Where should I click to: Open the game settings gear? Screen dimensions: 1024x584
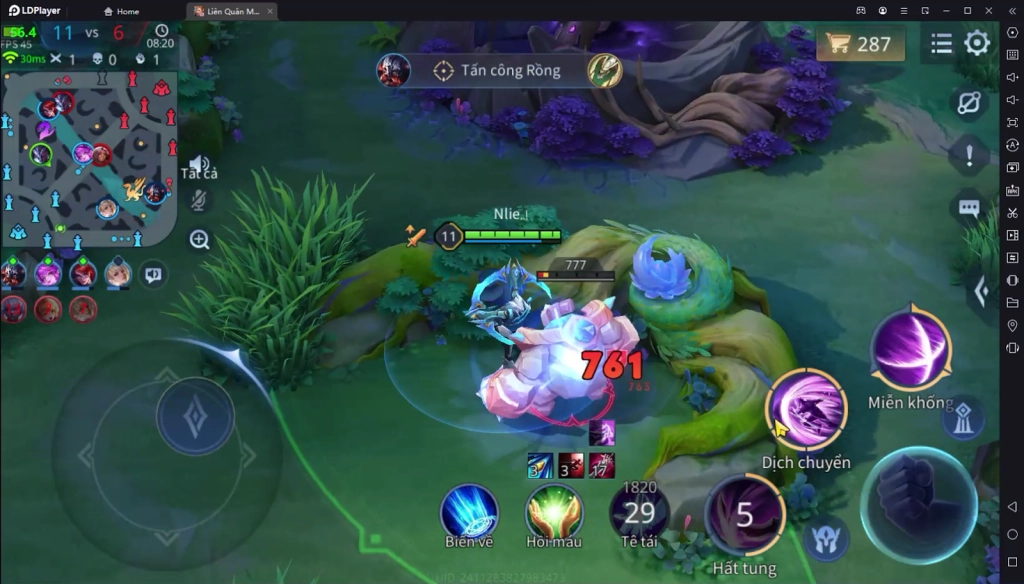click(x=977, y=43)
